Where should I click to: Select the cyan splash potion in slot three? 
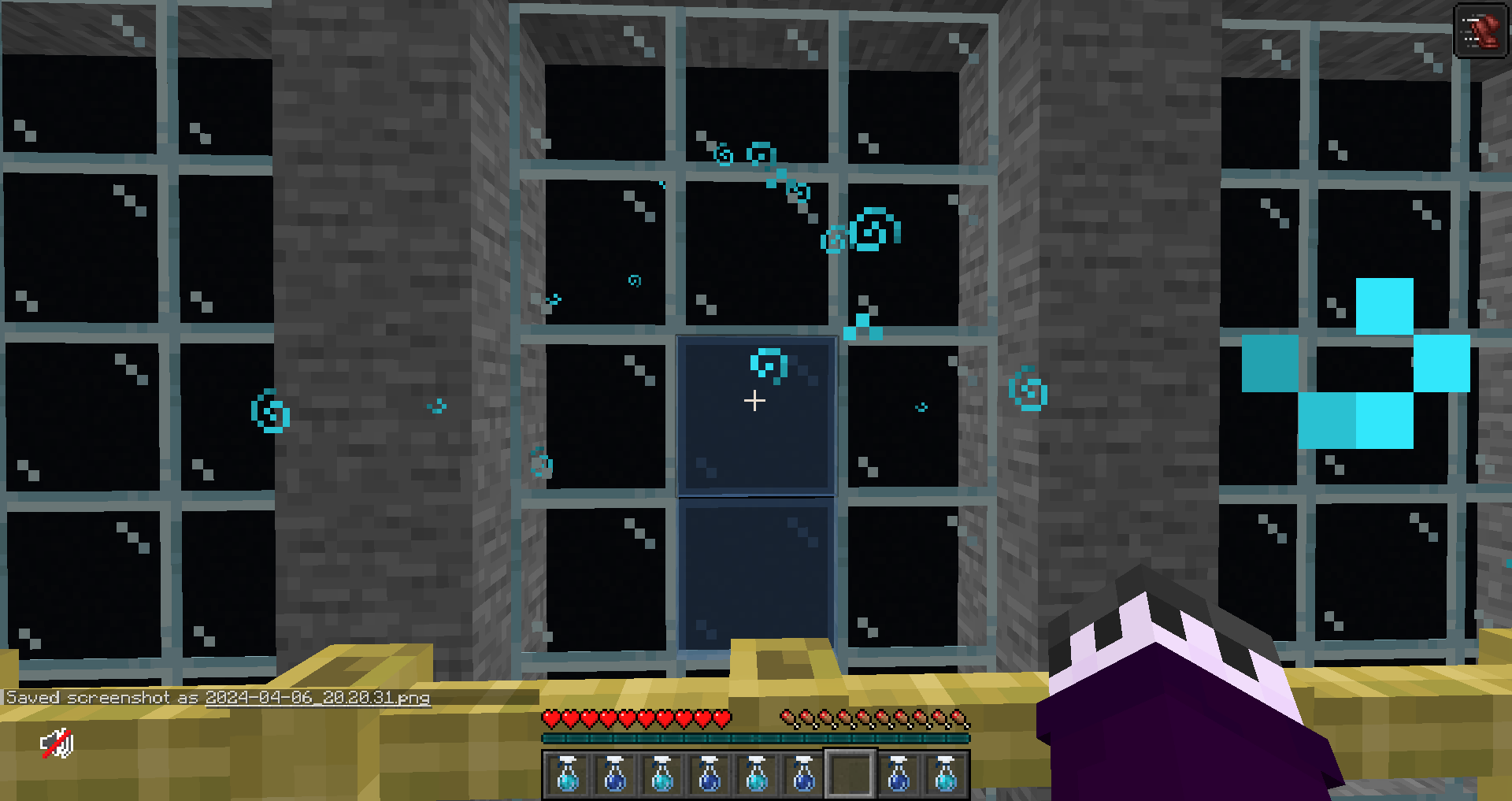[662, 776]
